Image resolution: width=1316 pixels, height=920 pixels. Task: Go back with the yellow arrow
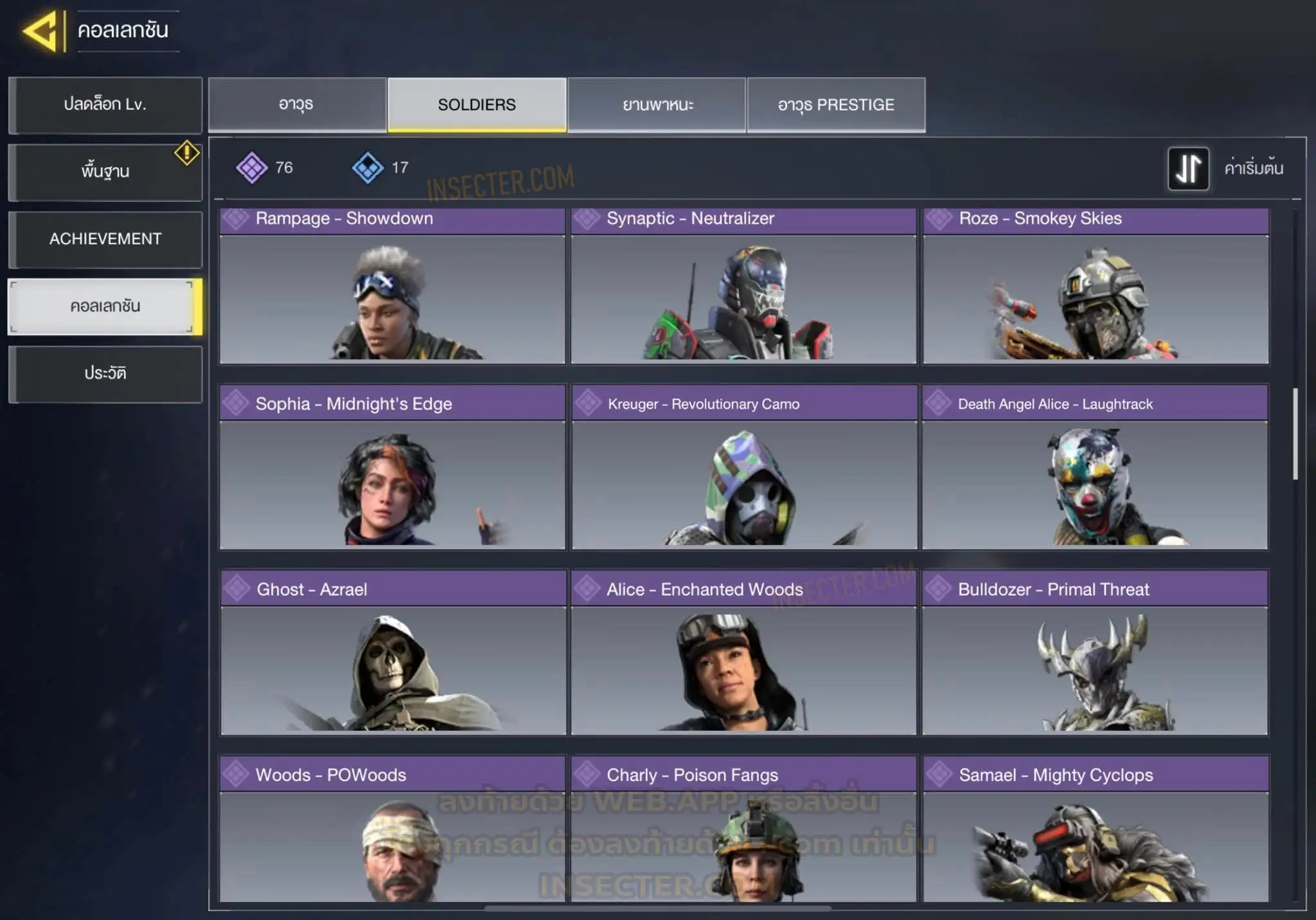click(x=42, y=31)
